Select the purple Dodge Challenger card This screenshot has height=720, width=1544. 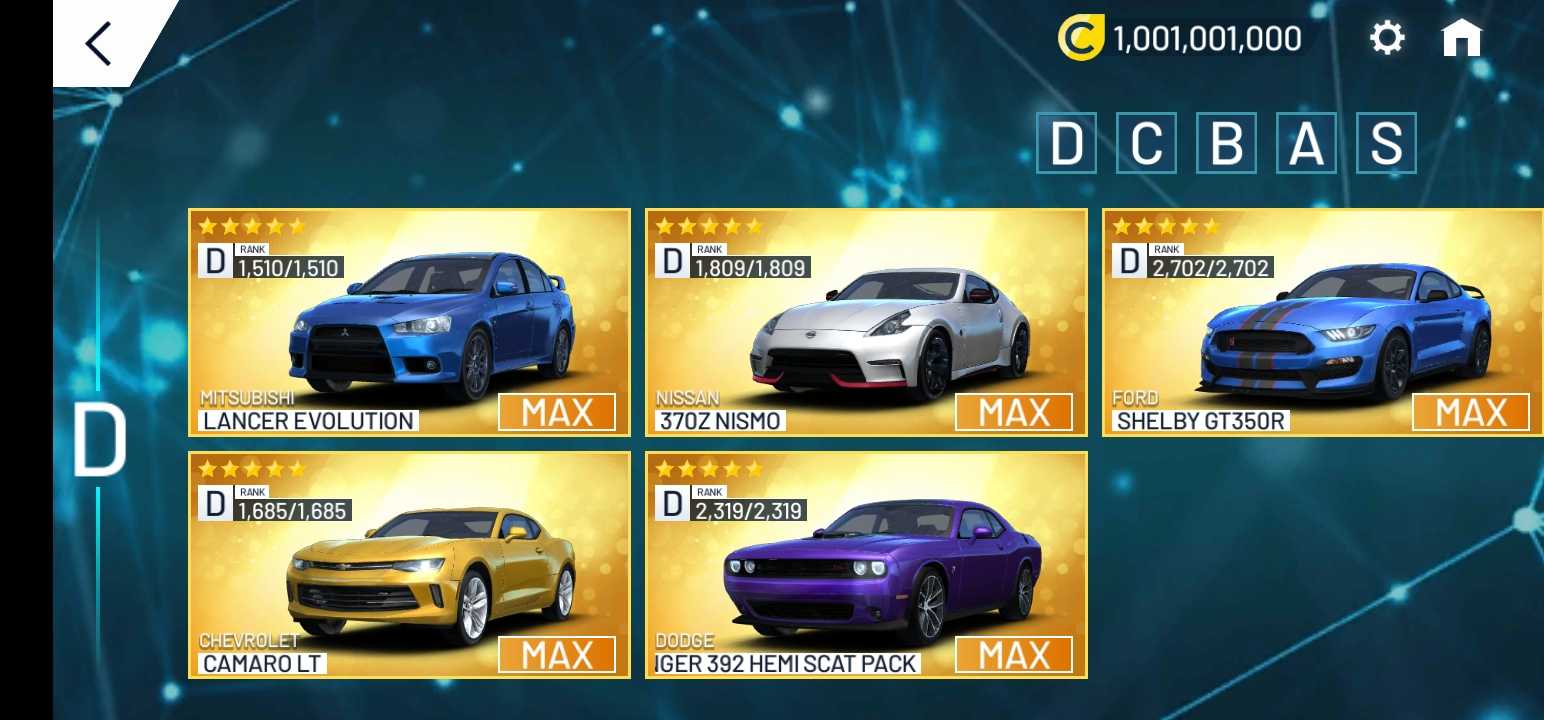tap(866, 565)
